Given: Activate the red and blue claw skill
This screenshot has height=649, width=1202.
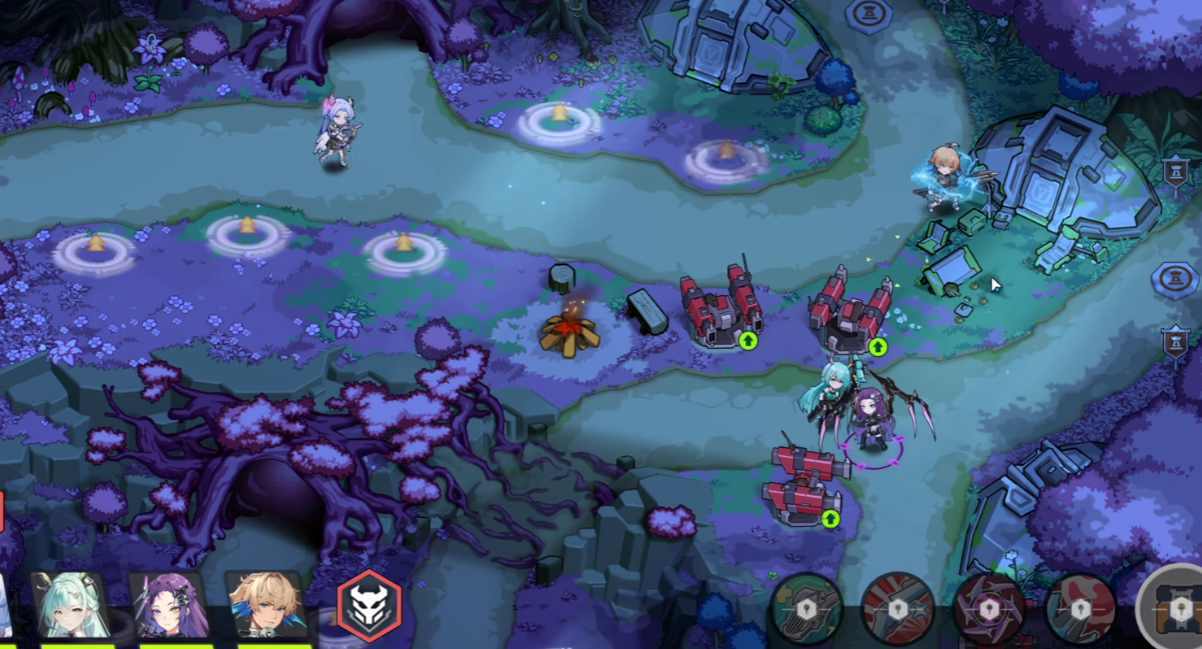Looking at the screenshot, I should coord(1080,607).
